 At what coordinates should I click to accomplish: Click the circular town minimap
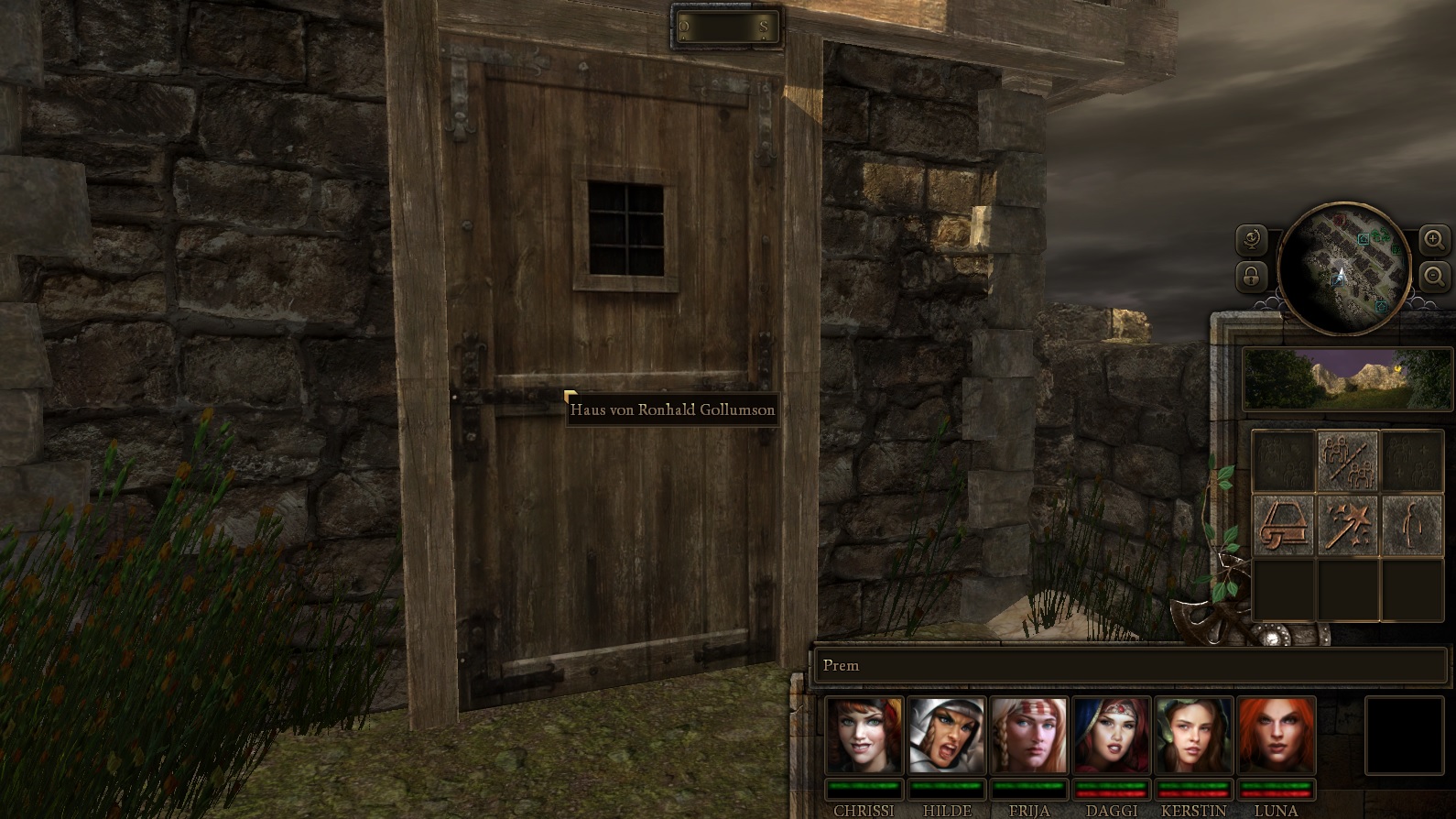pos(1343,268)
